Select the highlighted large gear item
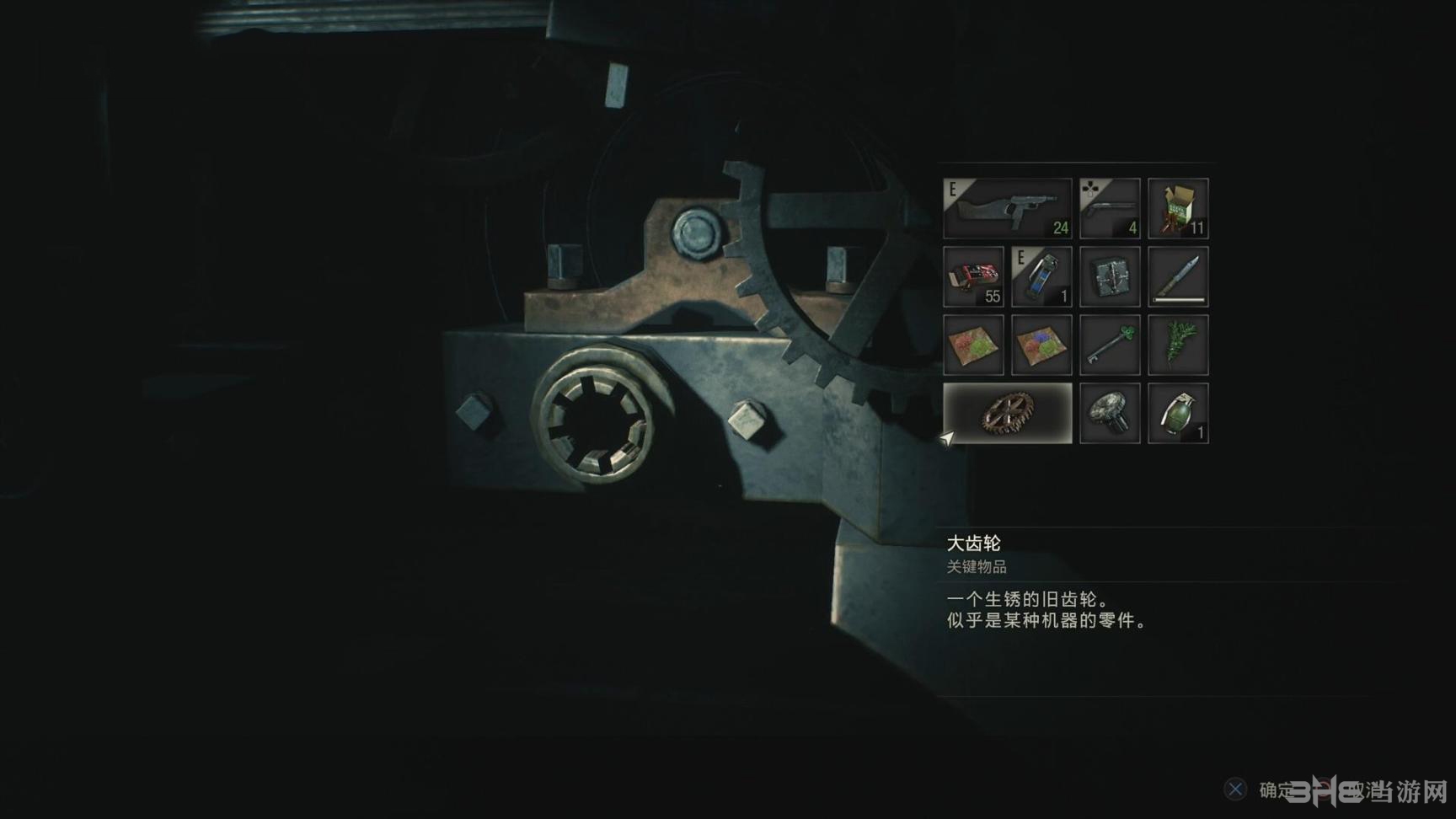This screenshot has height=819, width=1456. pyautogui.click(x=1007, y=413)
